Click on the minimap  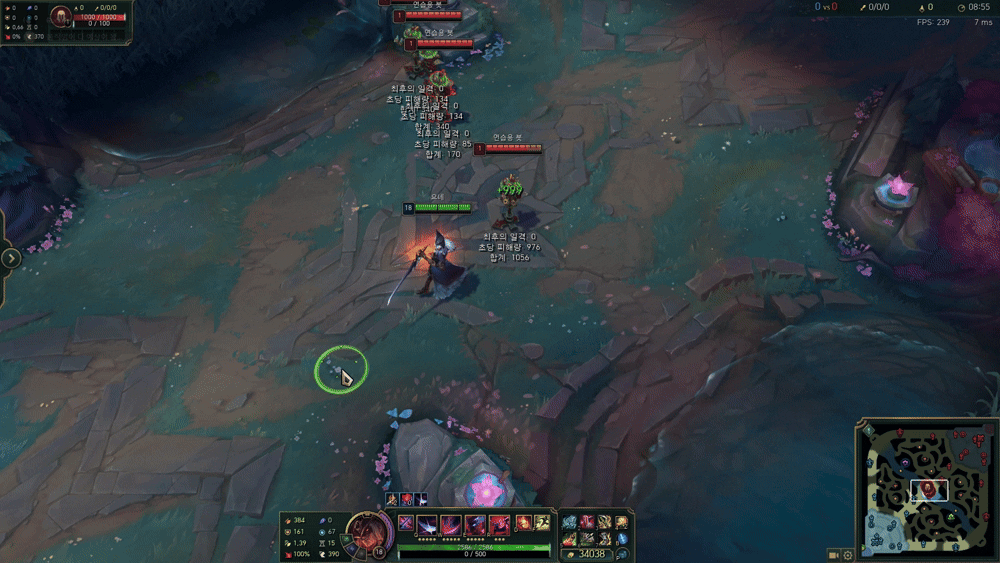(x=926, y=489)
